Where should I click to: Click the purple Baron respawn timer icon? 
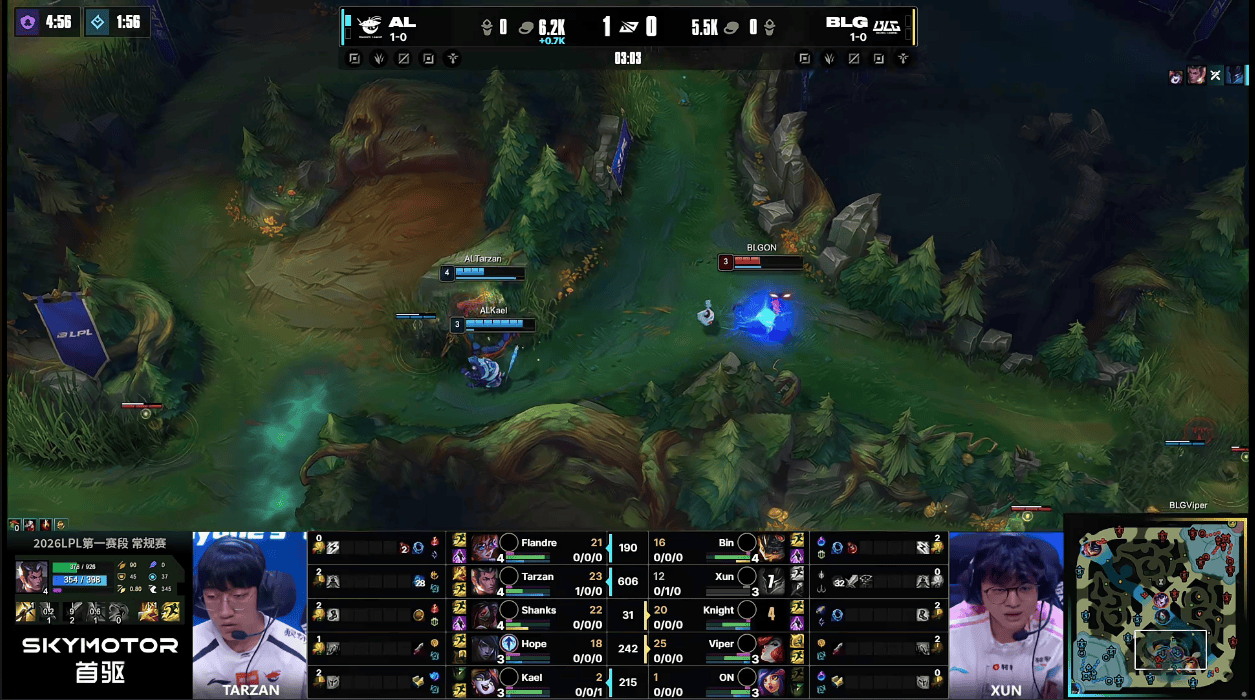click(27, 21)
